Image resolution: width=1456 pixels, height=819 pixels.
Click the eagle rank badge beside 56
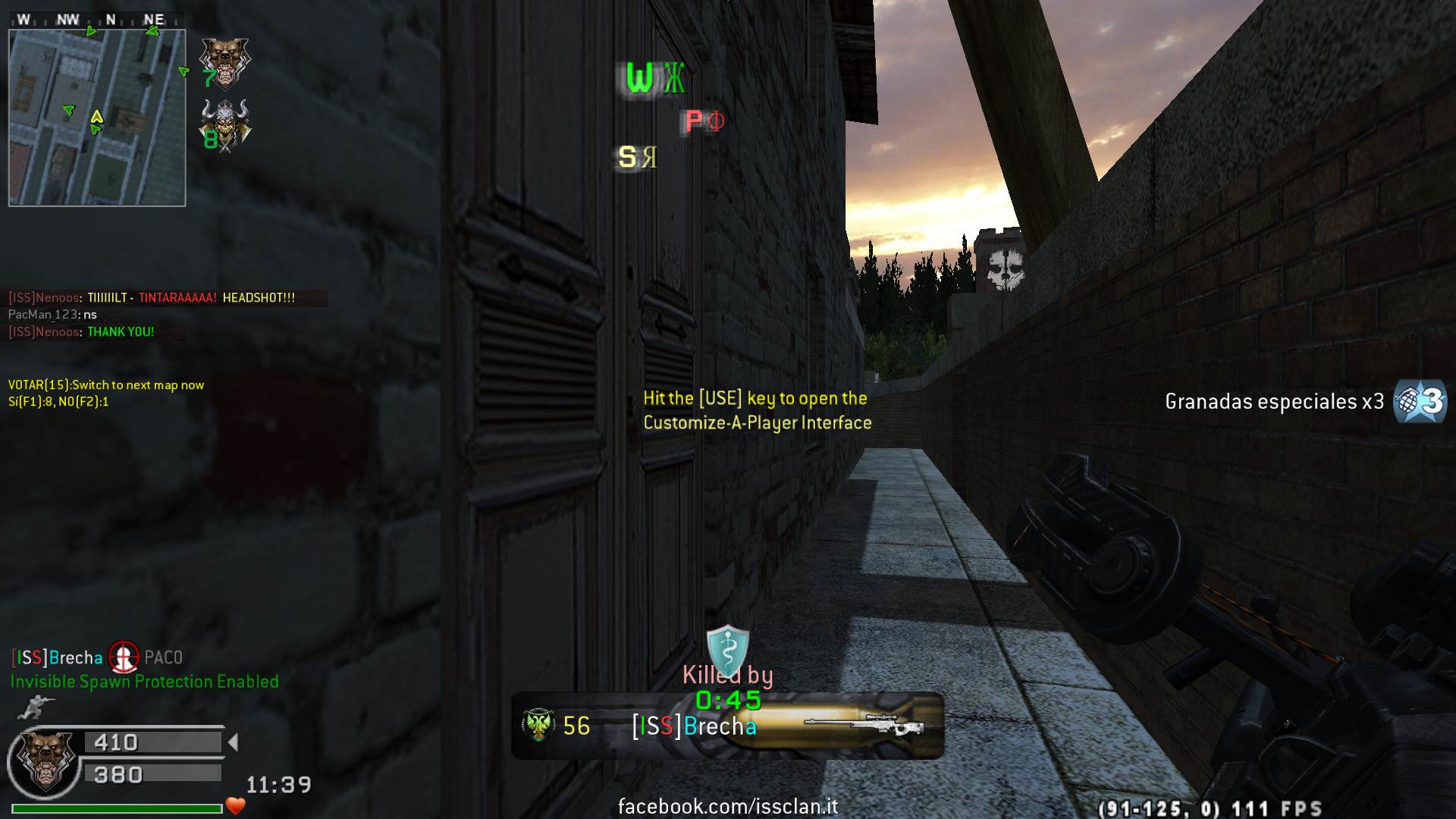[x=538, y=726]
